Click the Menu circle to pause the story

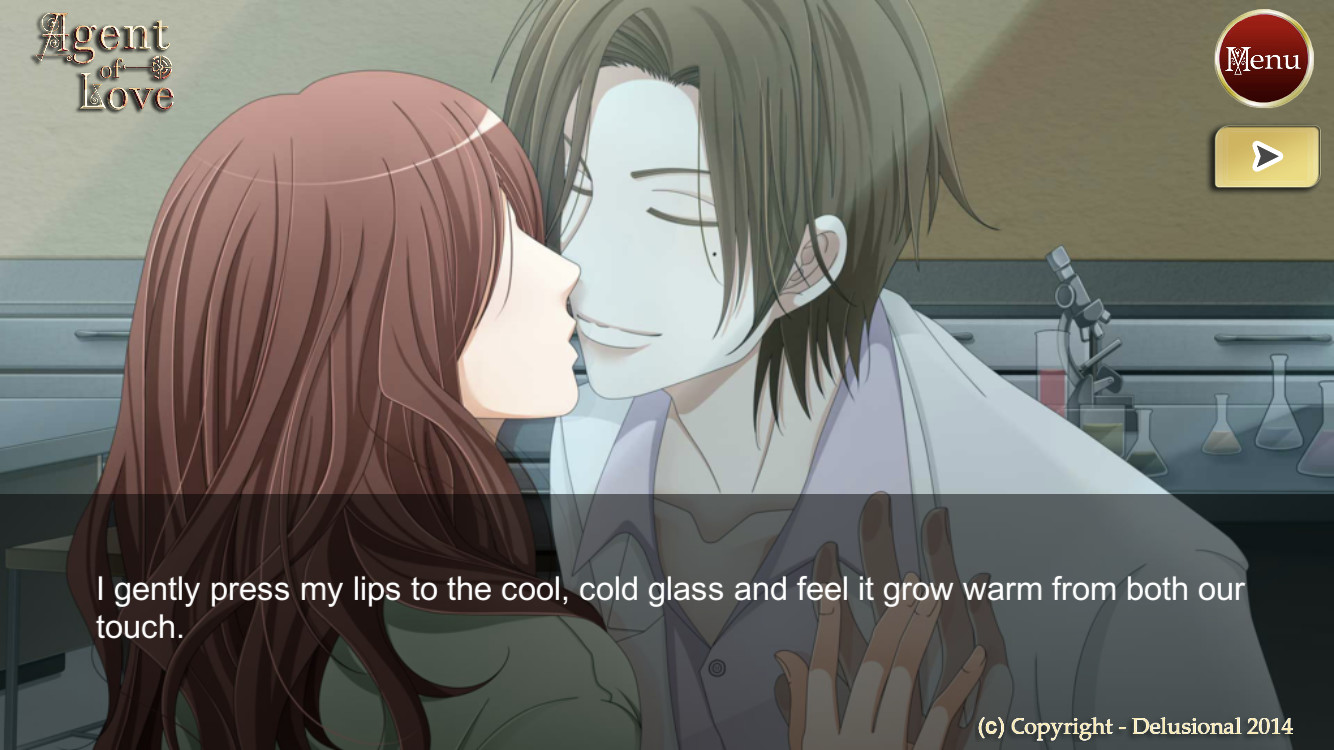coord(1264,59)
